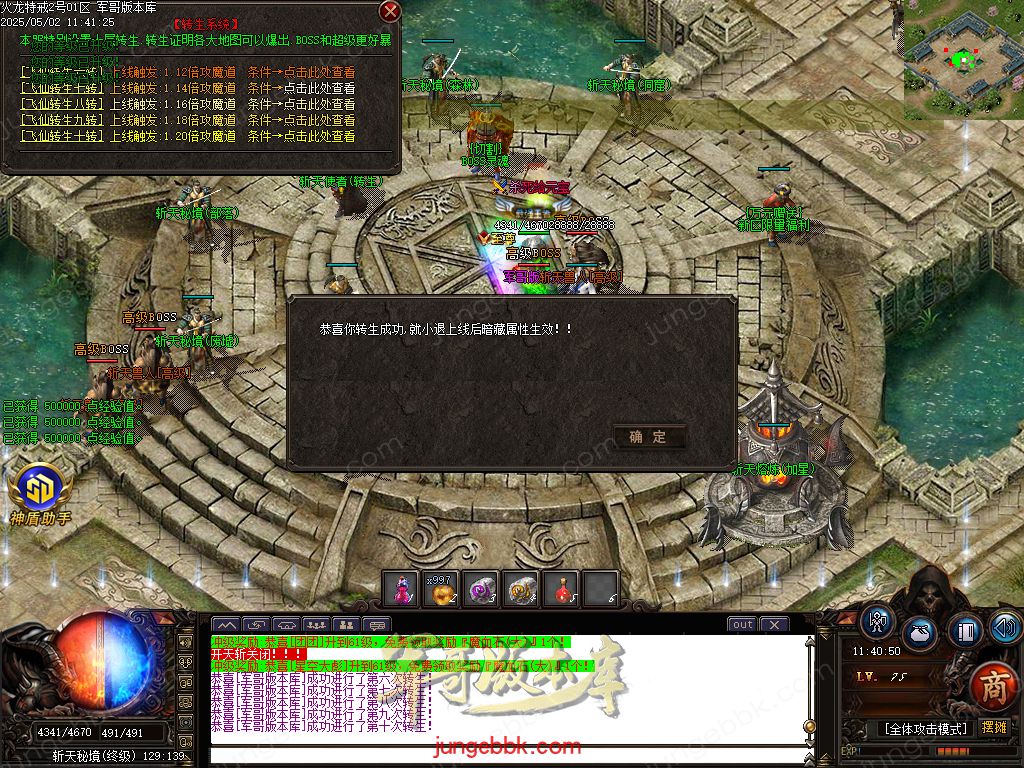Use the pink potion in hotbar slot one

pyautogui.click(x=402, y=589)
